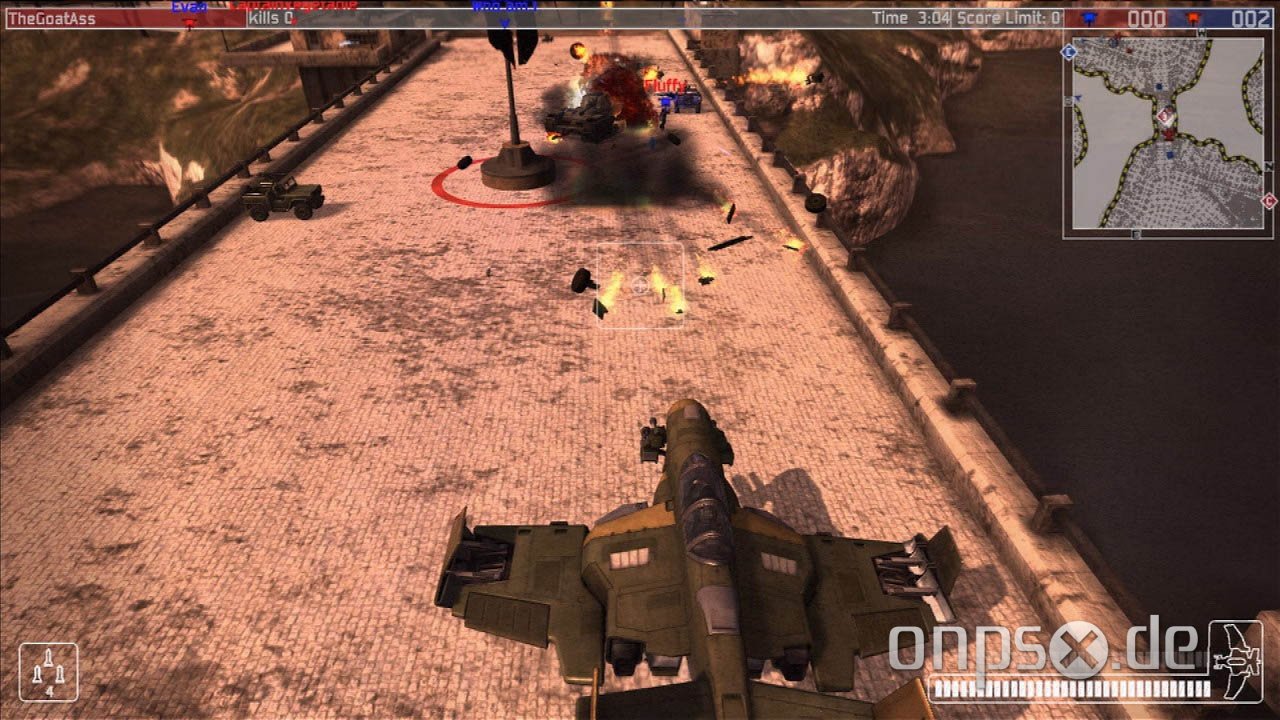Click the W compass marker on the minimap

click(1200, 33)
